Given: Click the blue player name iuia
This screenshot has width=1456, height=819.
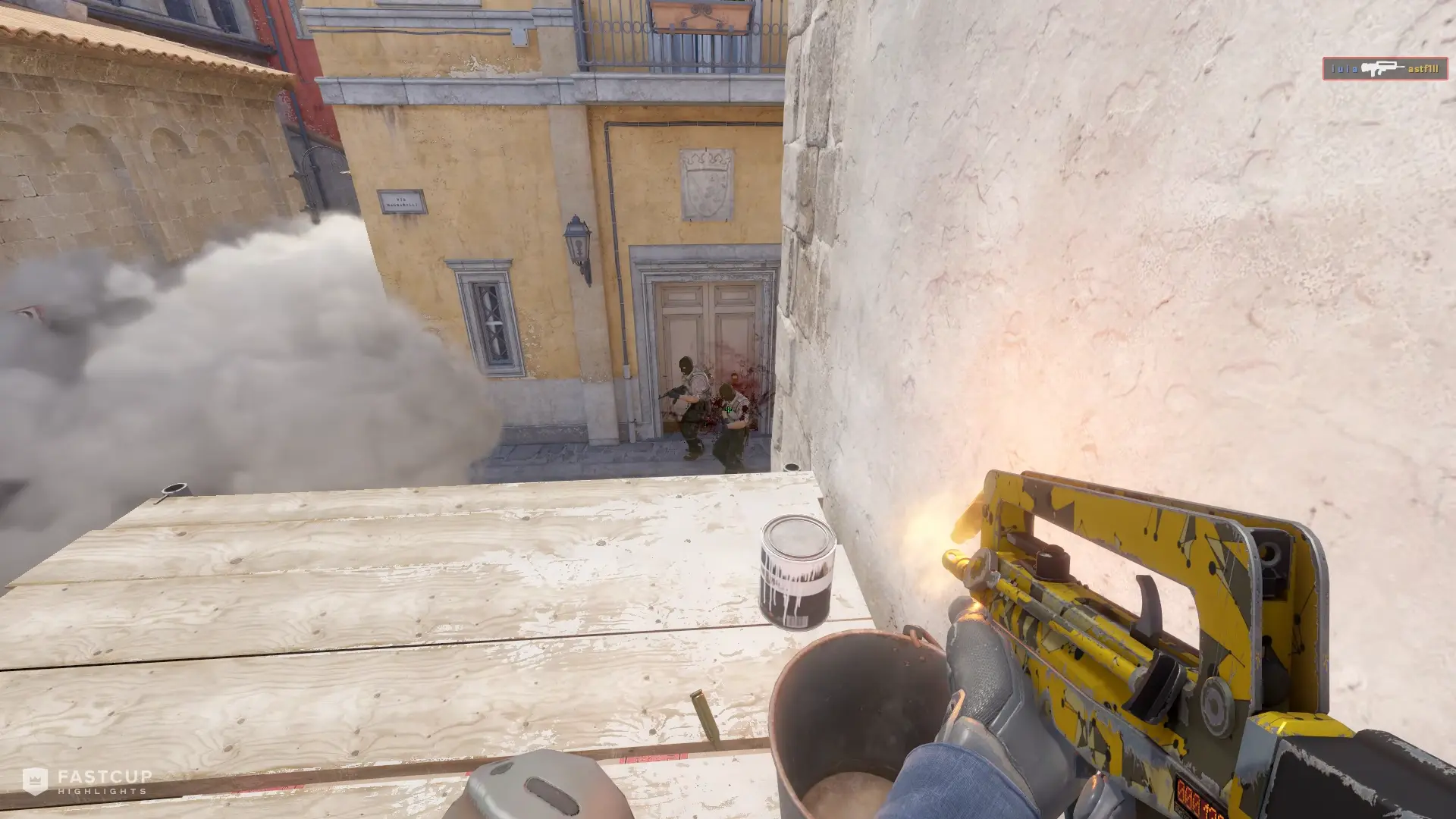Looking at the screenshot, I should point(1345,68).
